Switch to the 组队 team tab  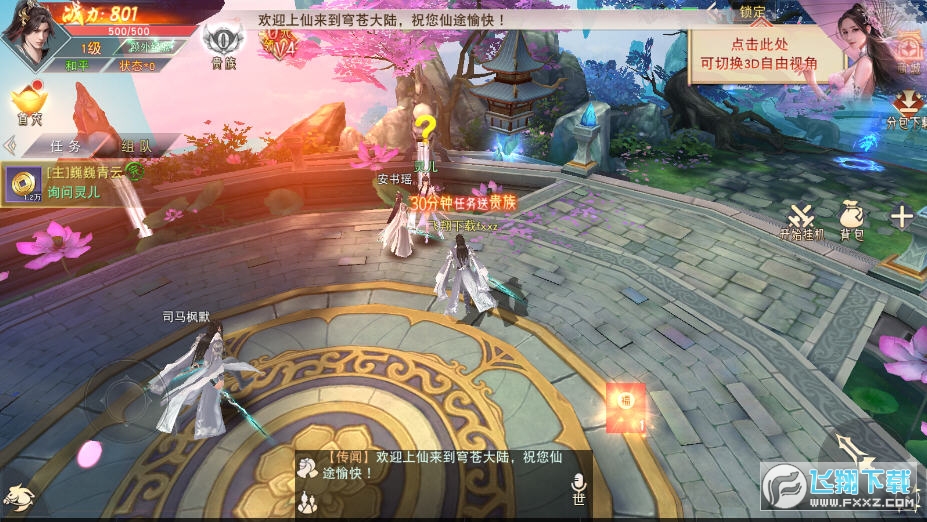[x=137, y=145]
